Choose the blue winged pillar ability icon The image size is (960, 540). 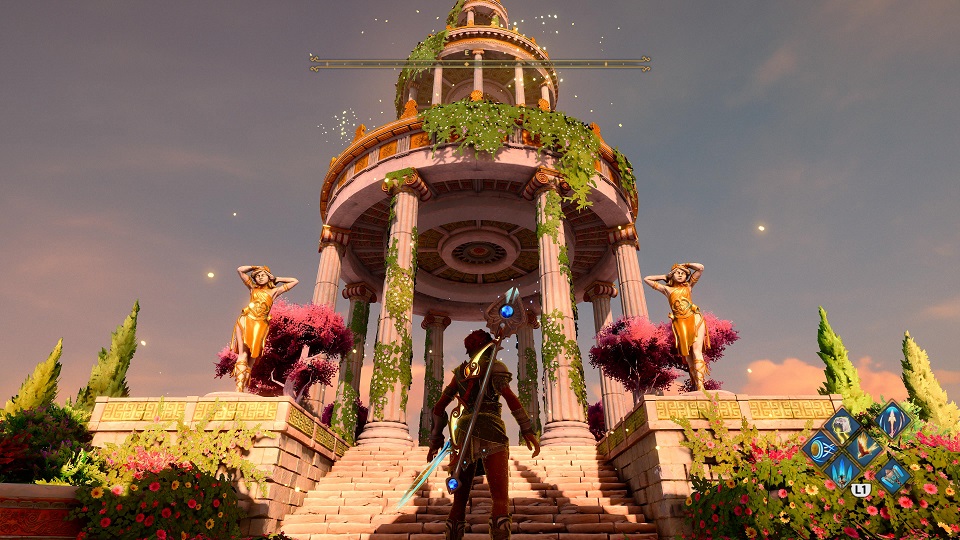(x=892, y=474)
